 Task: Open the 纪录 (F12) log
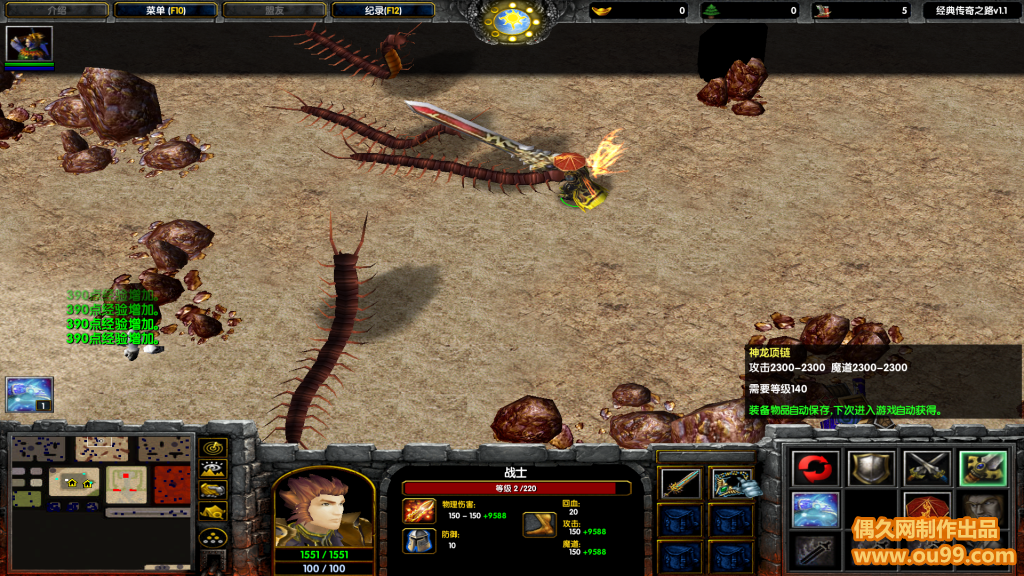[384, 10]
